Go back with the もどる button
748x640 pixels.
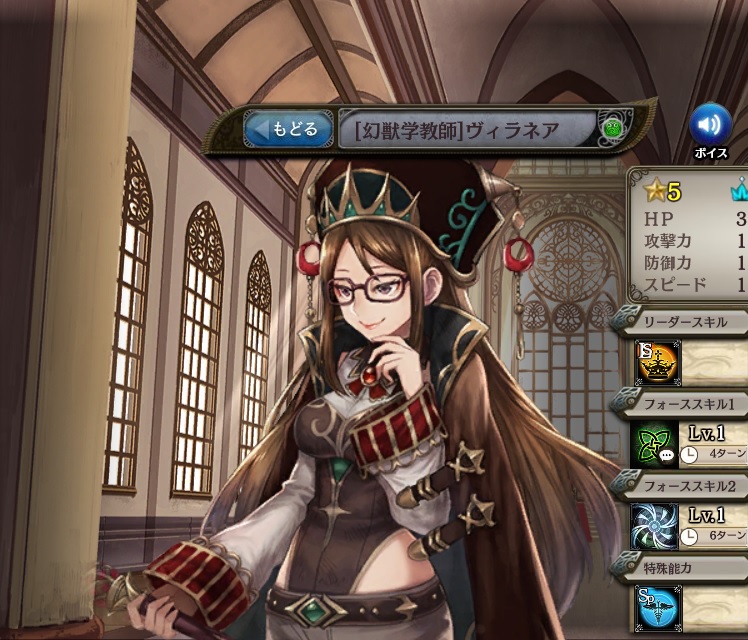coord(288,129)
